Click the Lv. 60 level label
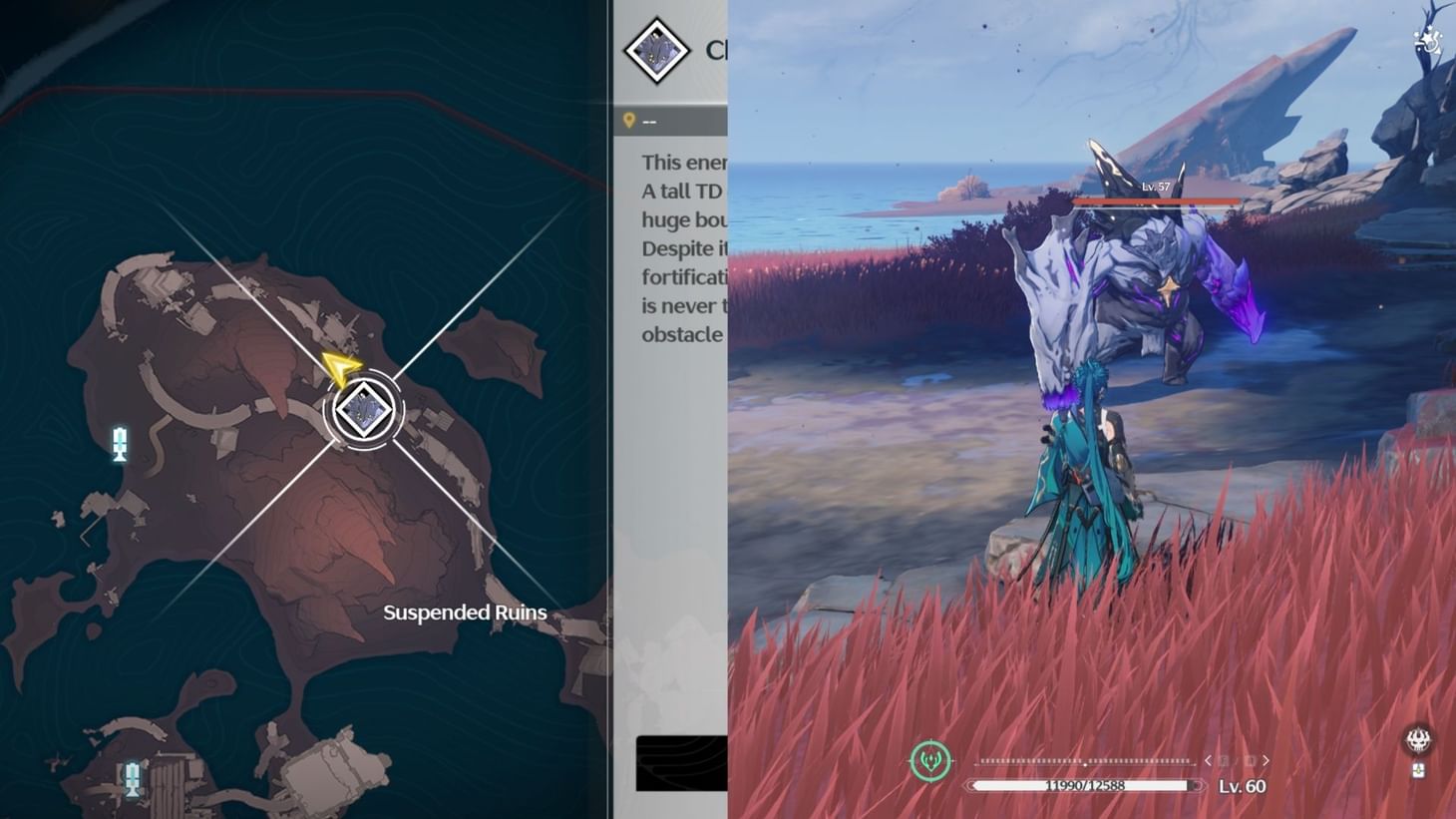Screen dimensions: 1456x819 click(1243, 787)
